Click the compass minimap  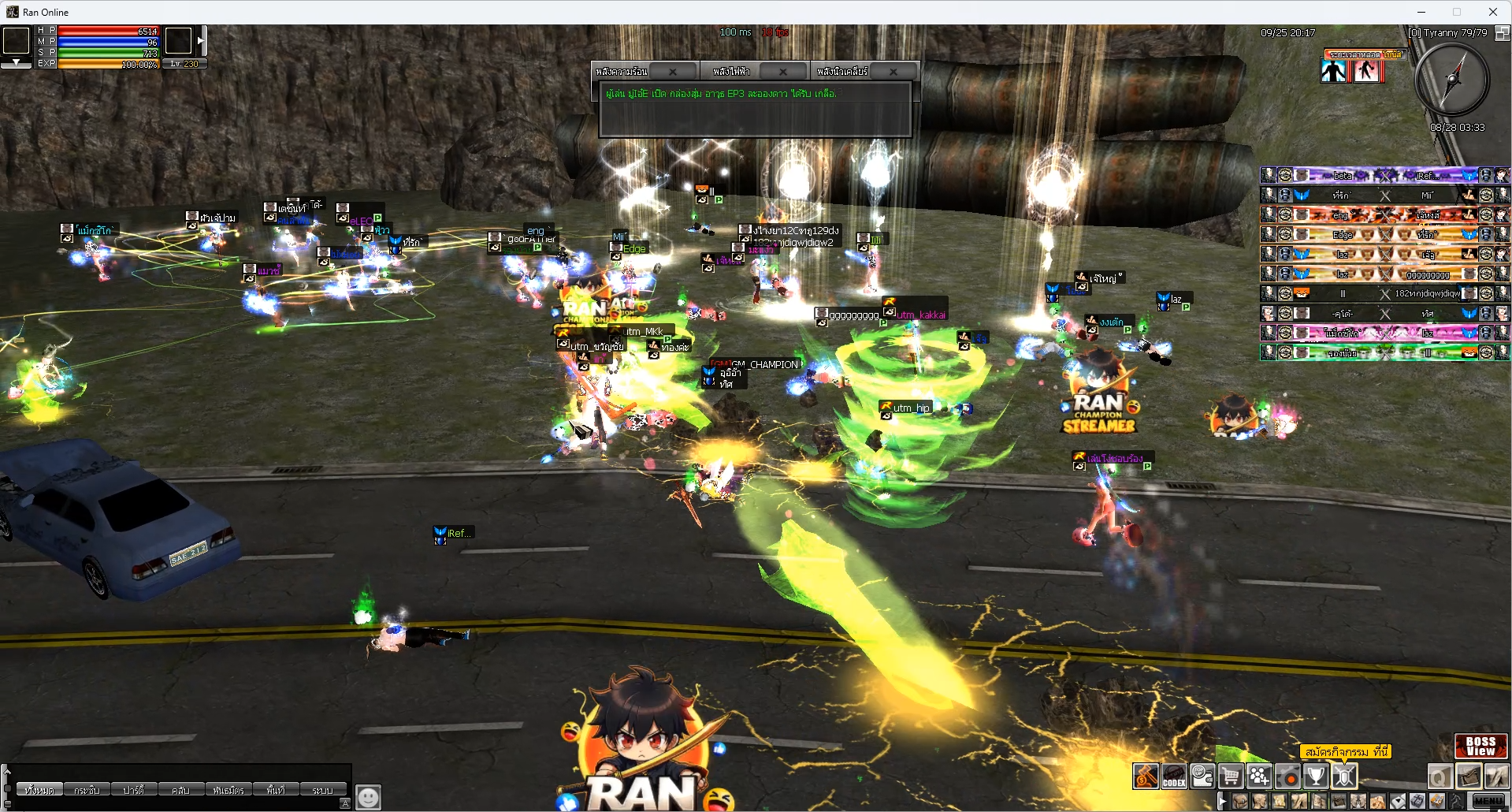1452,80
